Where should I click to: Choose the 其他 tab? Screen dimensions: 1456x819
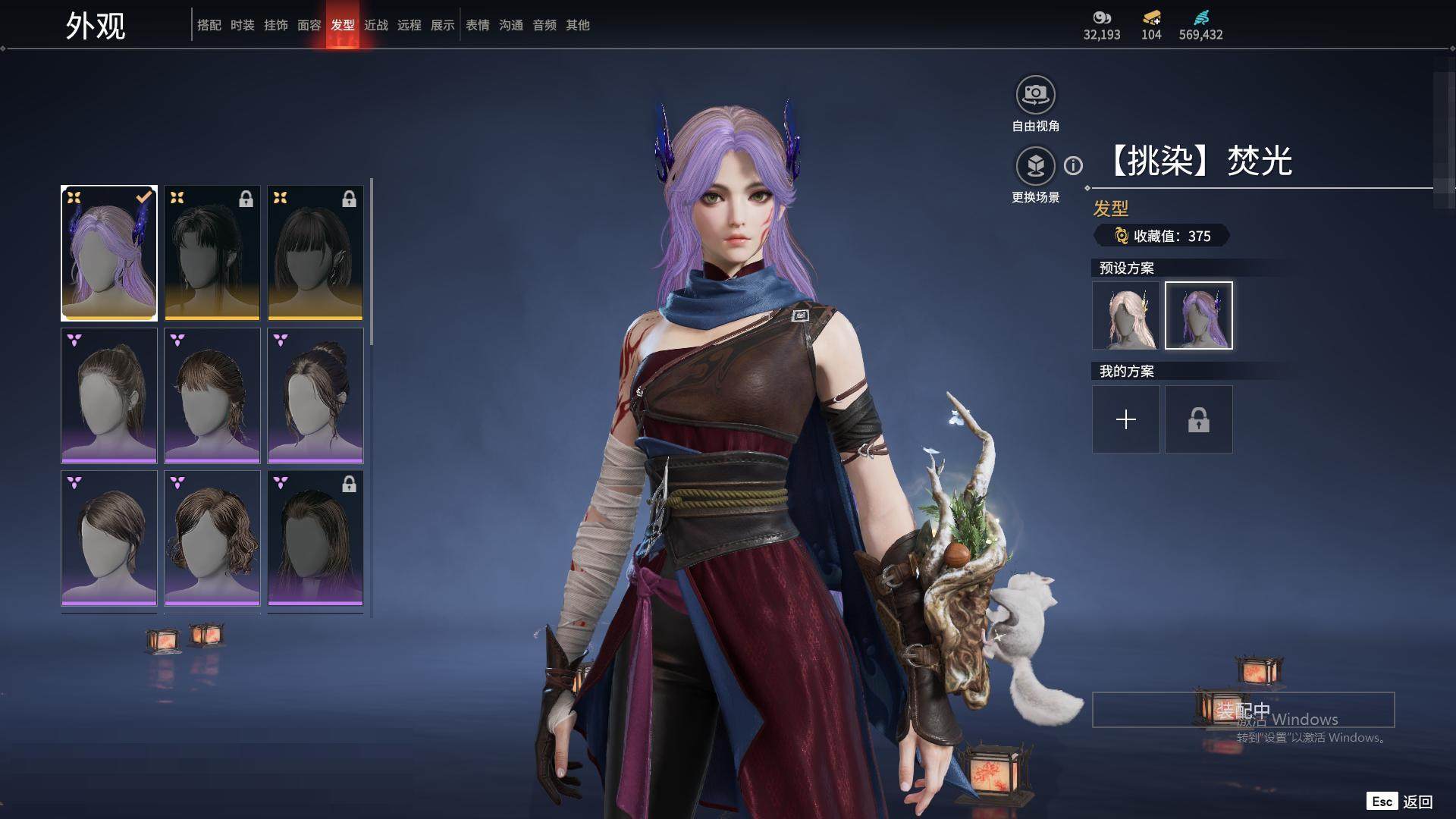(577, 25)
